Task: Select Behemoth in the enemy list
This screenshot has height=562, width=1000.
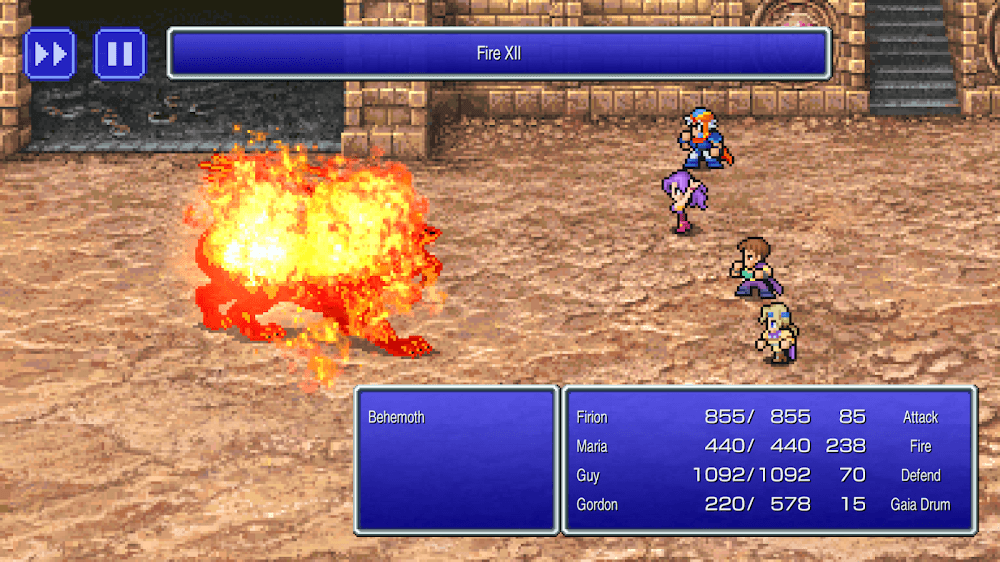Action: click(x=396, y=417)
